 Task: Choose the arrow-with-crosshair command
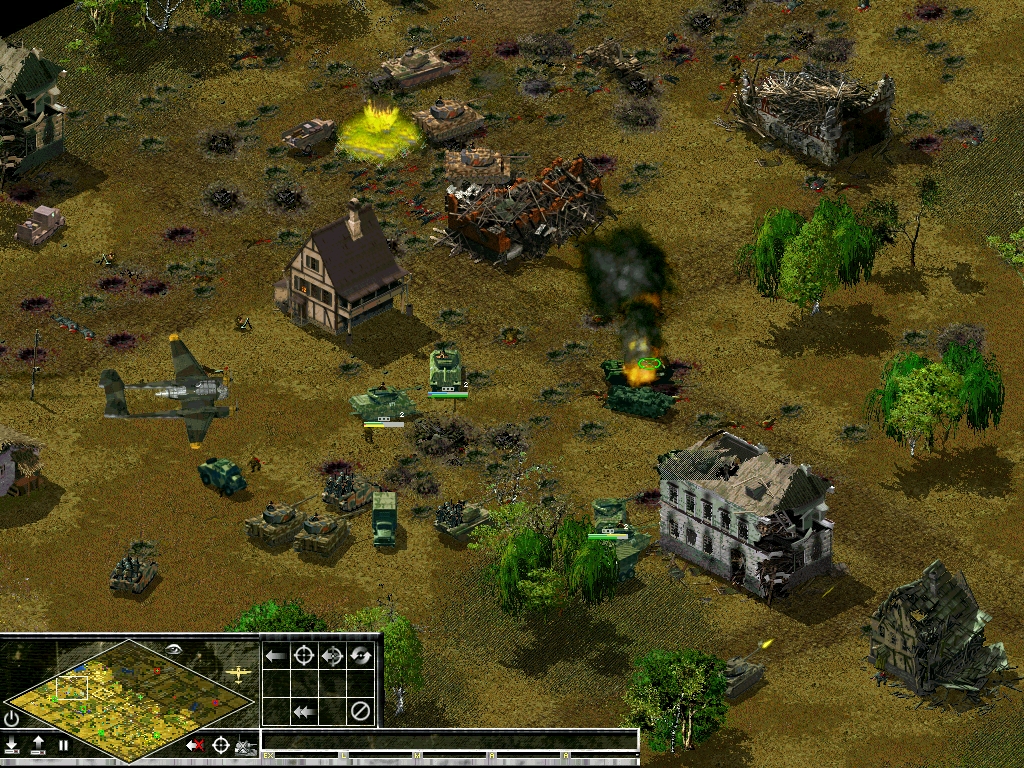tap(333, 656)
